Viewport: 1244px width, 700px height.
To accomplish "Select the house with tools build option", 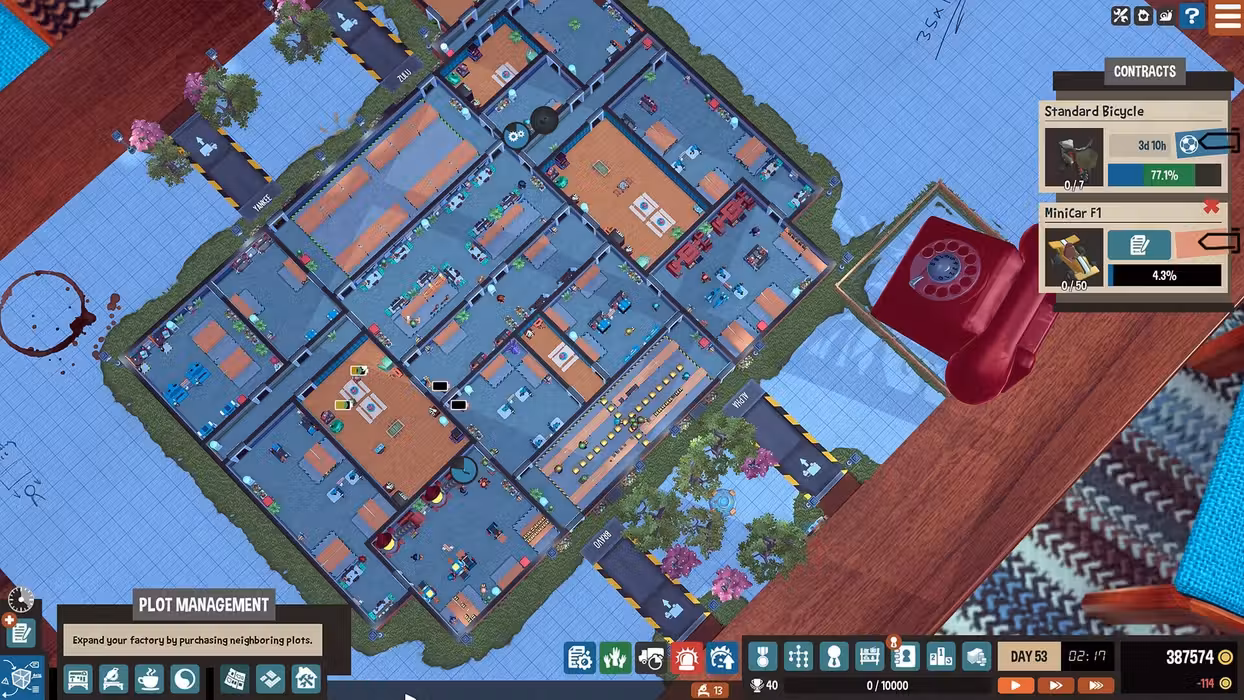I will point(305,679).
